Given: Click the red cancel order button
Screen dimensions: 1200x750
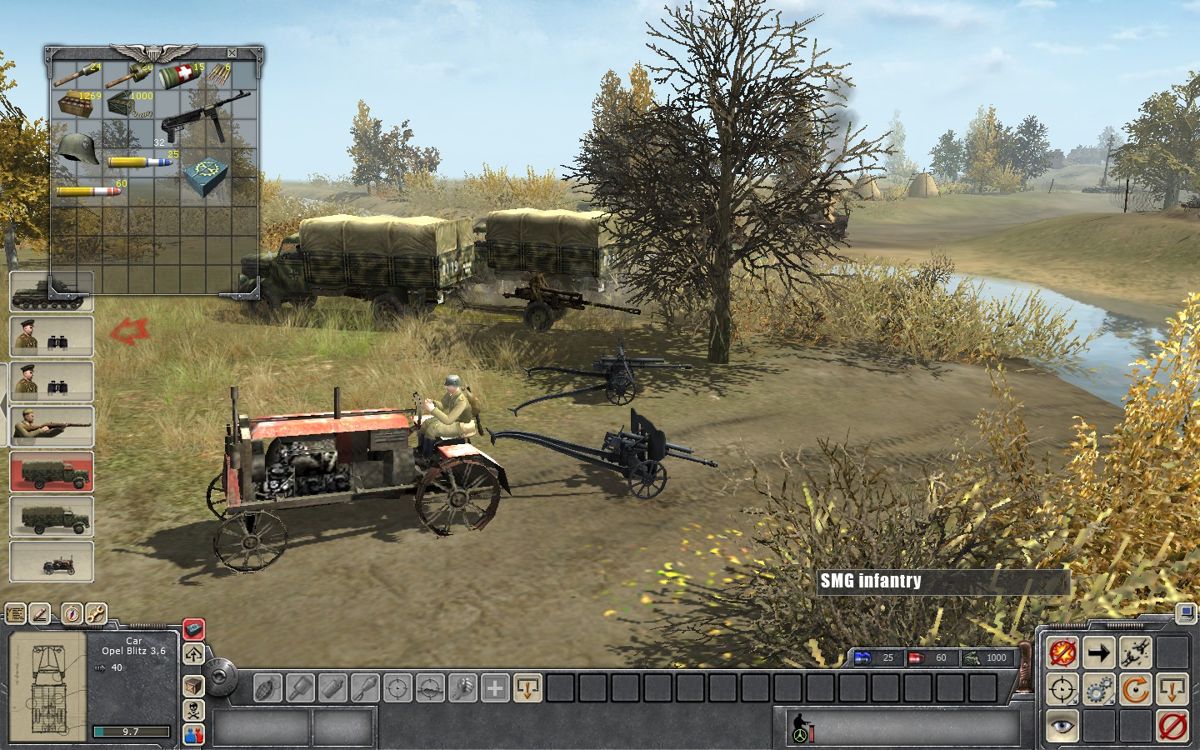Looking at the screenshot, I should pyautogui.click(x=1171, y=725).
